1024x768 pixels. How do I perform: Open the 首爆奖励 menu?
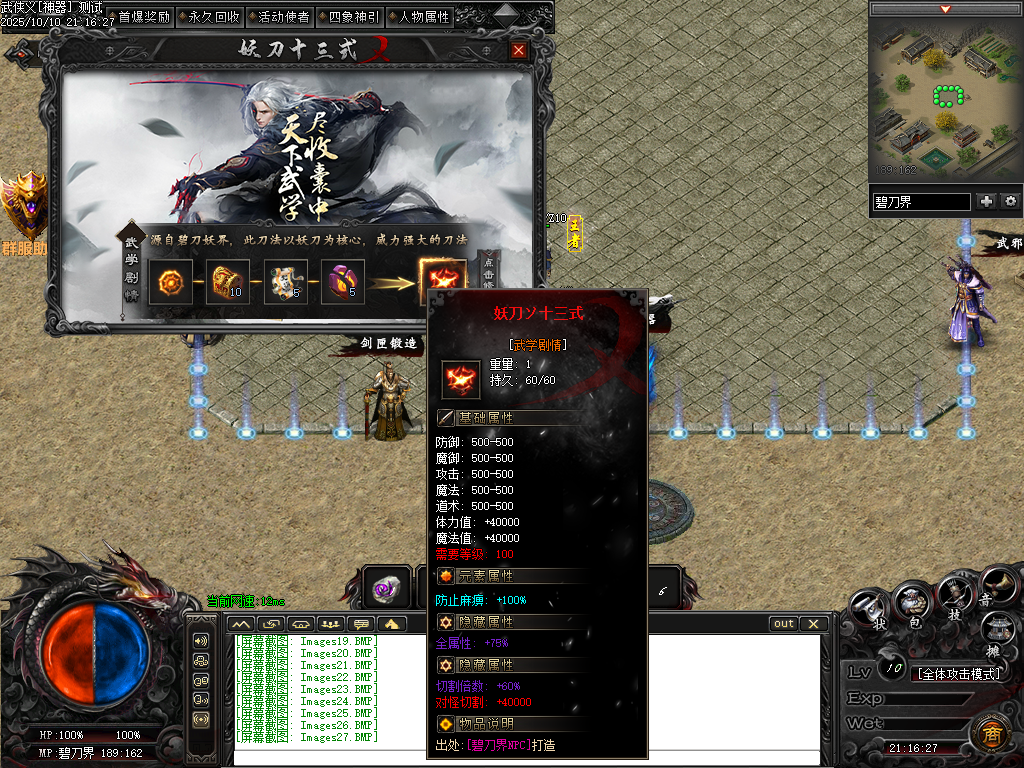[x=144, y=17]
